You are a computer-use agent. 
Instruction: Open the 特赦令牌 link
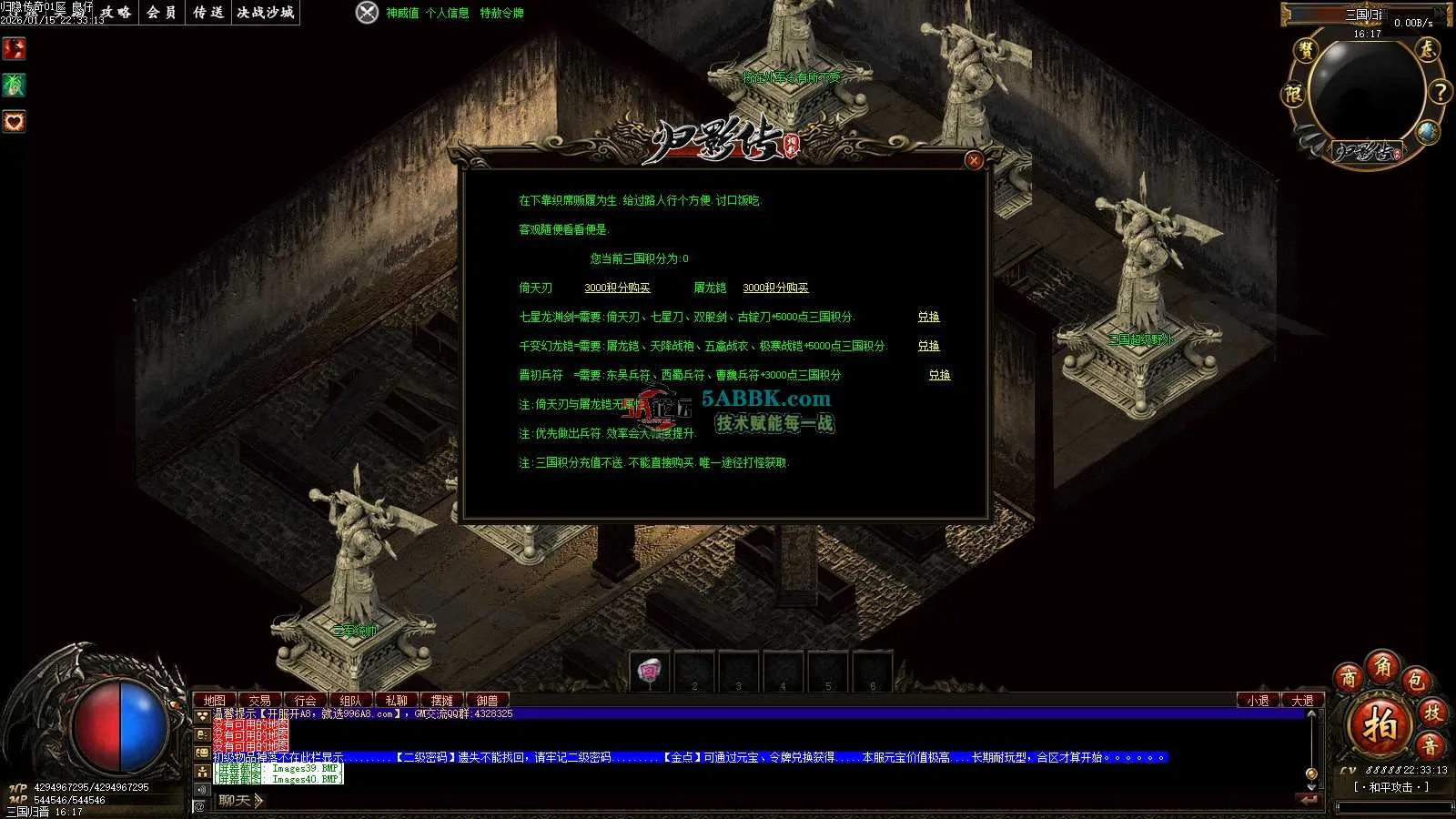(501, 13)
